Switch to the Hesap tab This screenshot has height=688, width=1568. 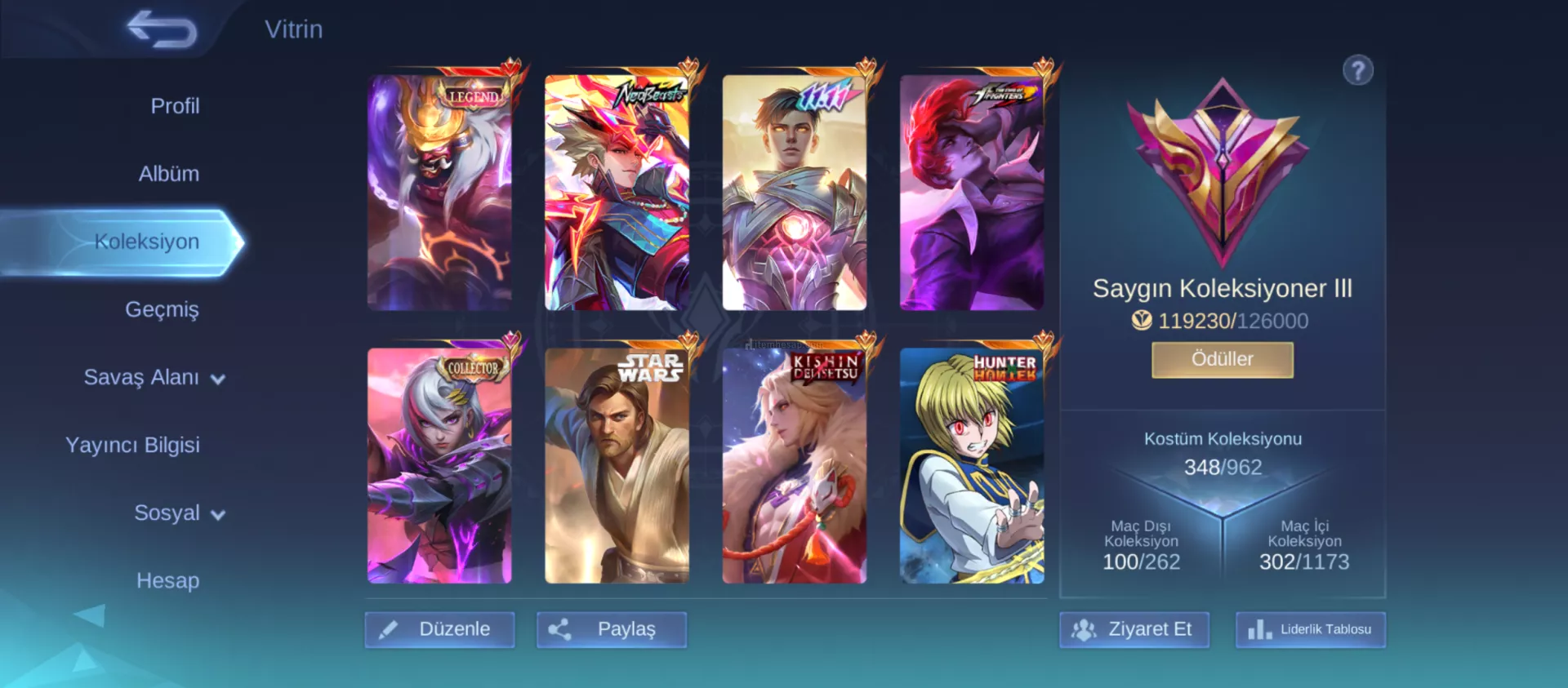click(x=167, y=580)
